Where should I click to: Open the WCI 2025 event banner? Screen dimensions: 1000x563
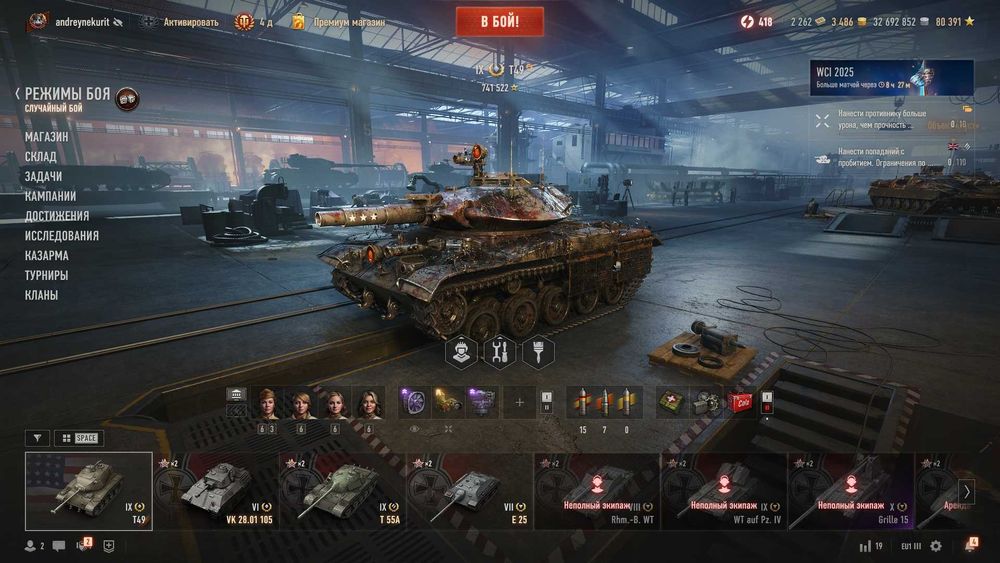tap(891, 77)
